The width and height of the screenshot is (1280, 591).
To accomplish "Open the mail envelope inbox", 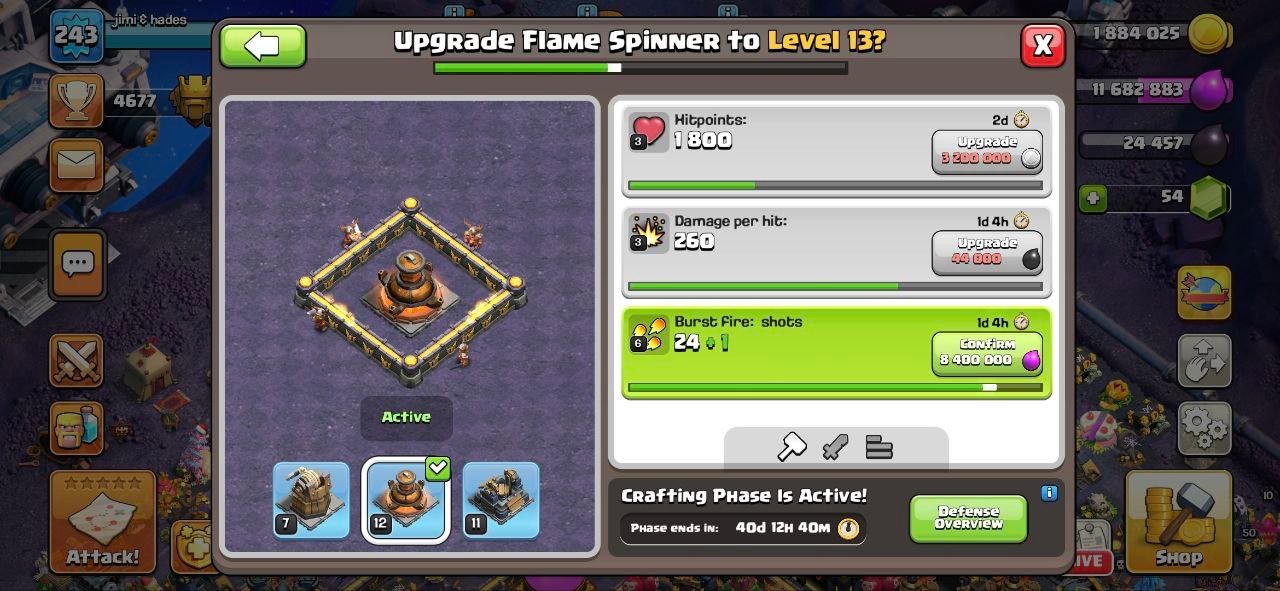I will pyautogui.click(x=76, y=165).
